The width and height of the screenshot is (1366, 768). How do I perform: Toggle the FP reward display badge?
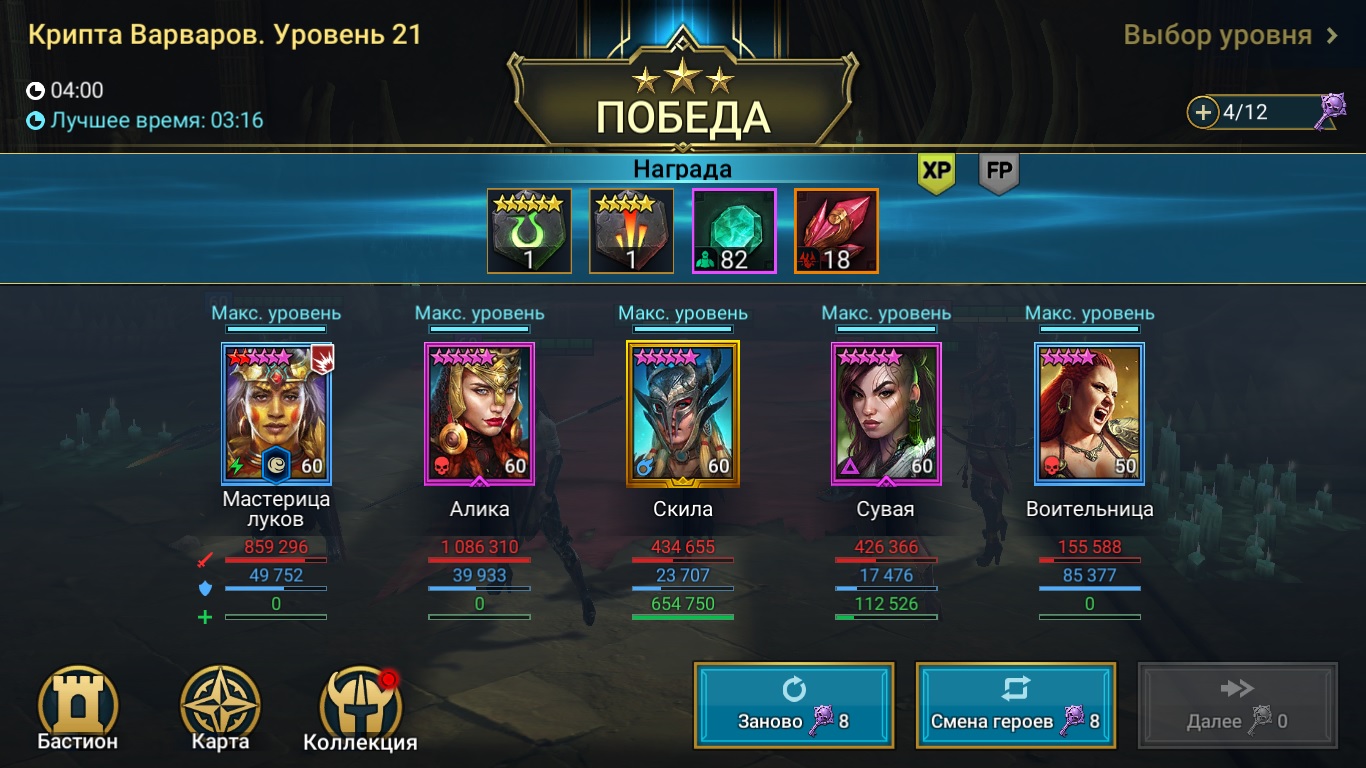[998, 172]
